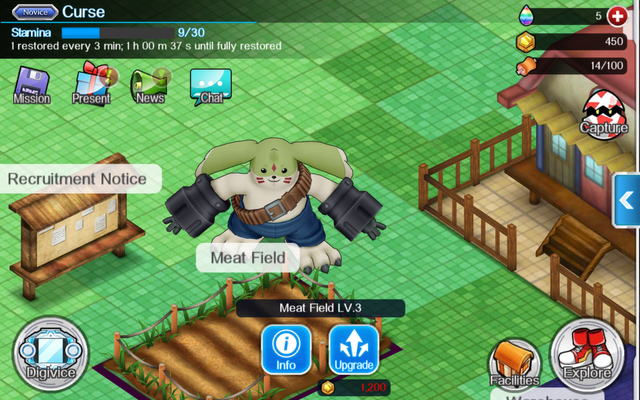This screenshot has height=400, width=640.
Task: Go to Explore
Action: pos(587,356)
